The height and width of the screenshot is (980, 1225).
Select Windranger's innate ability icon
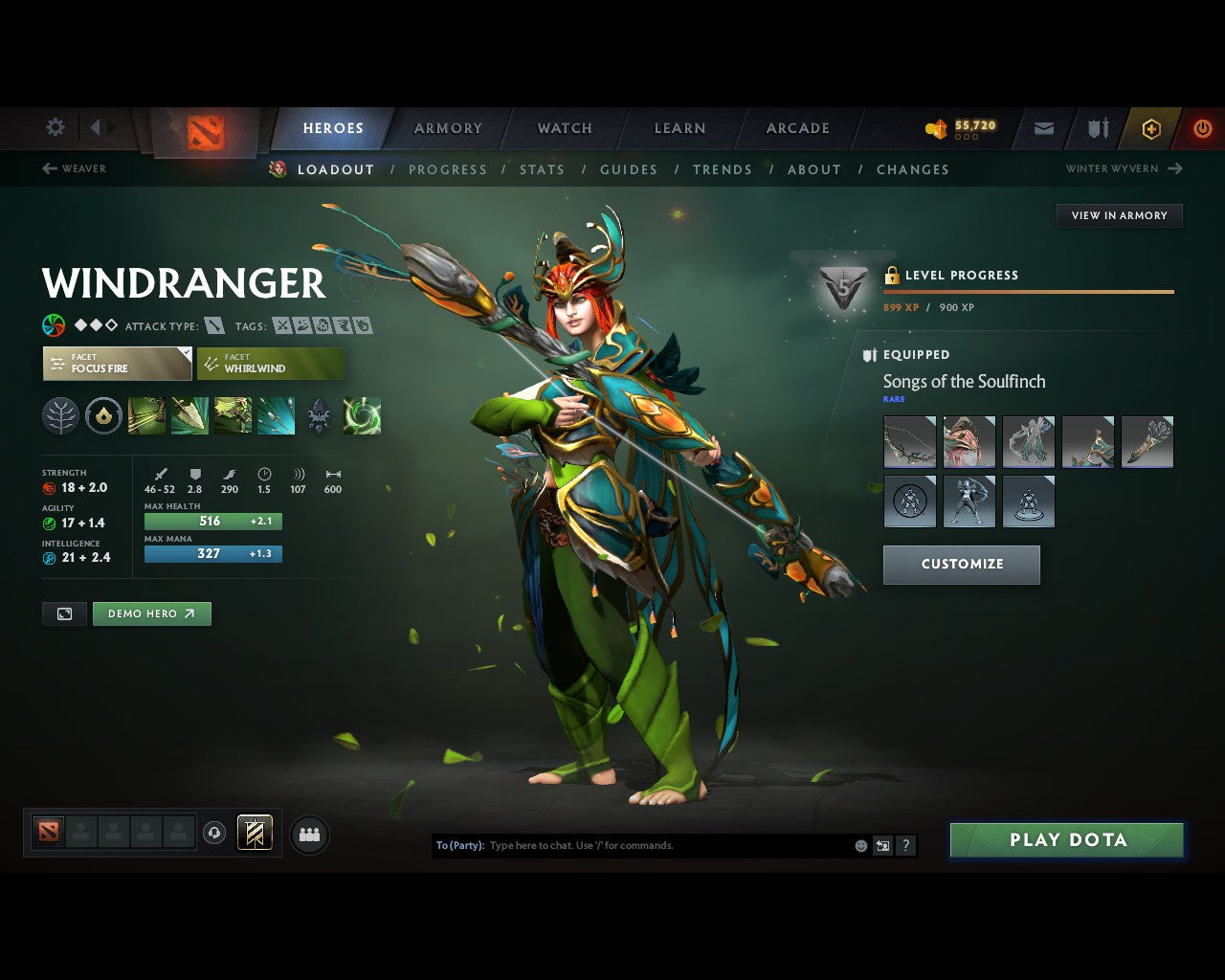point(103,414)
